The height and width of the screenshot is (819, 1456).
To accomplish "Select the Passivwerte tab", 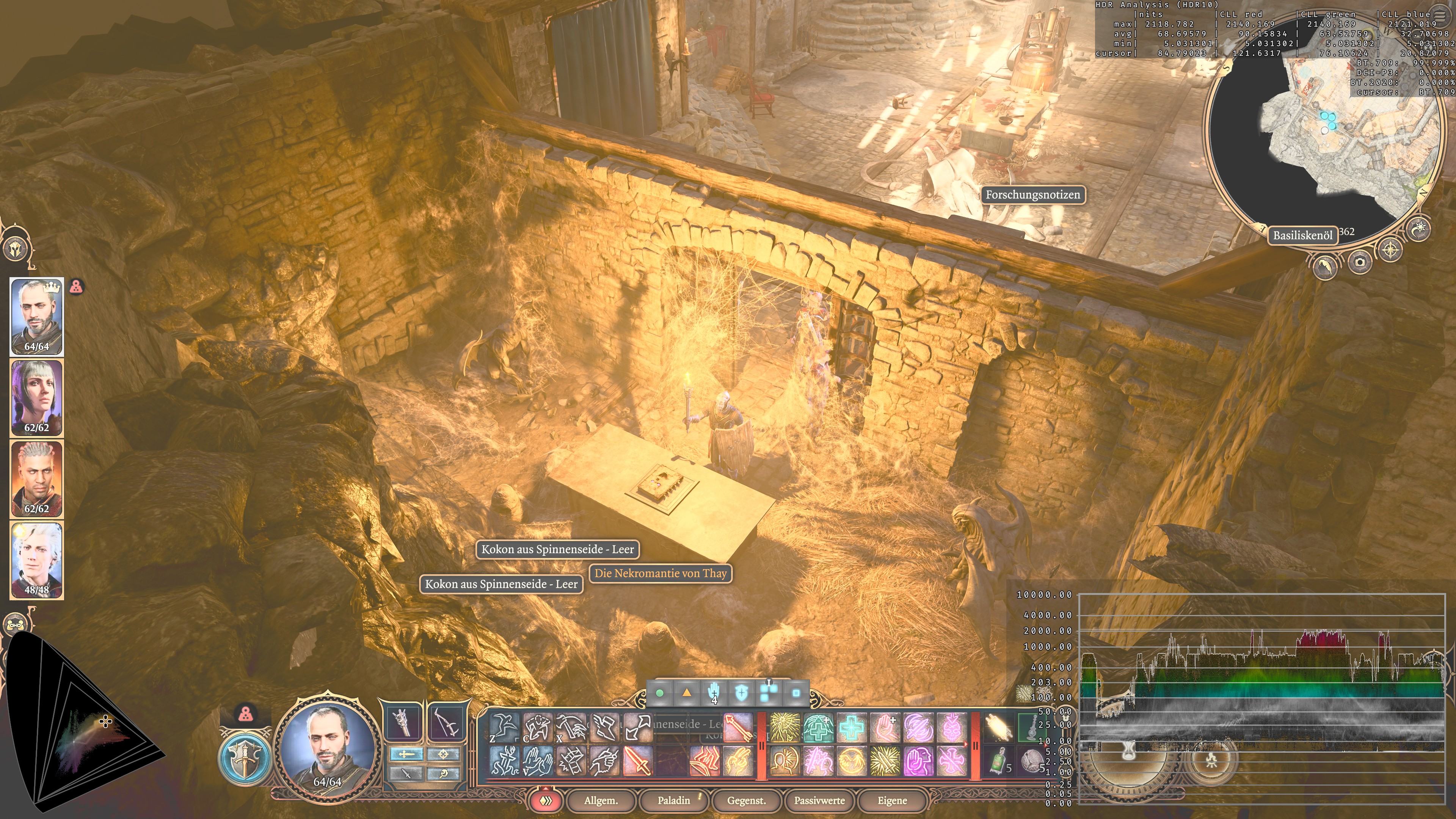I will (819, 800).
